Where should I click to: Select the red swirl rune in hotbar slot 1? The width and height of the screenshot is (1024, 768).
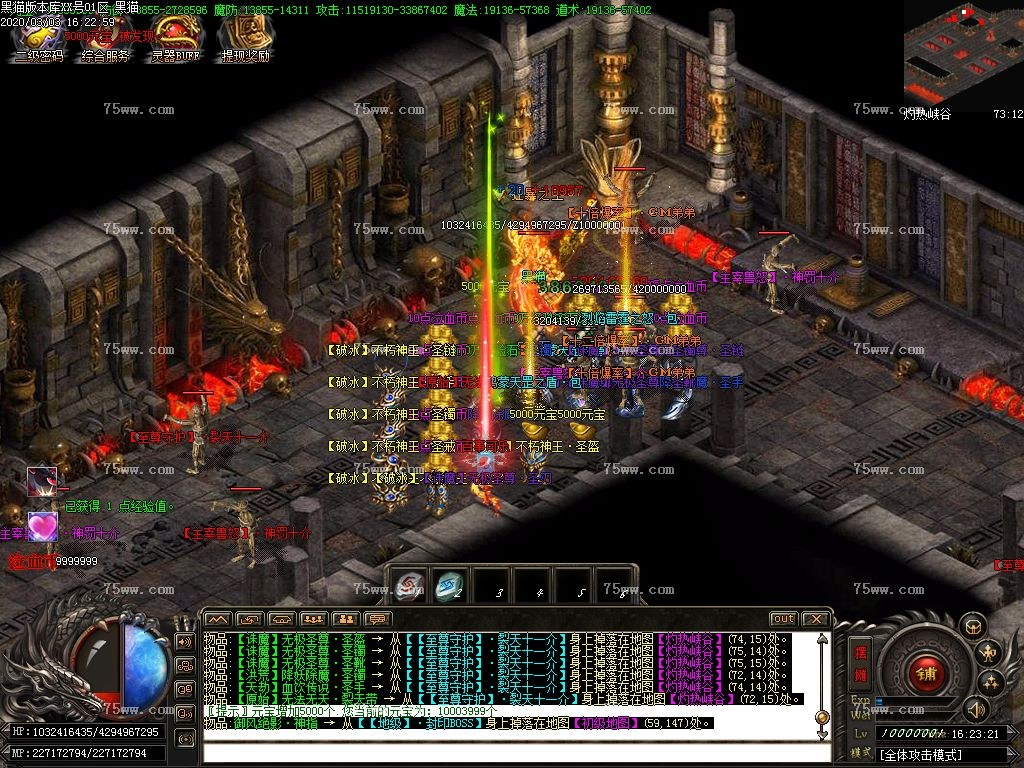[408, 586]
